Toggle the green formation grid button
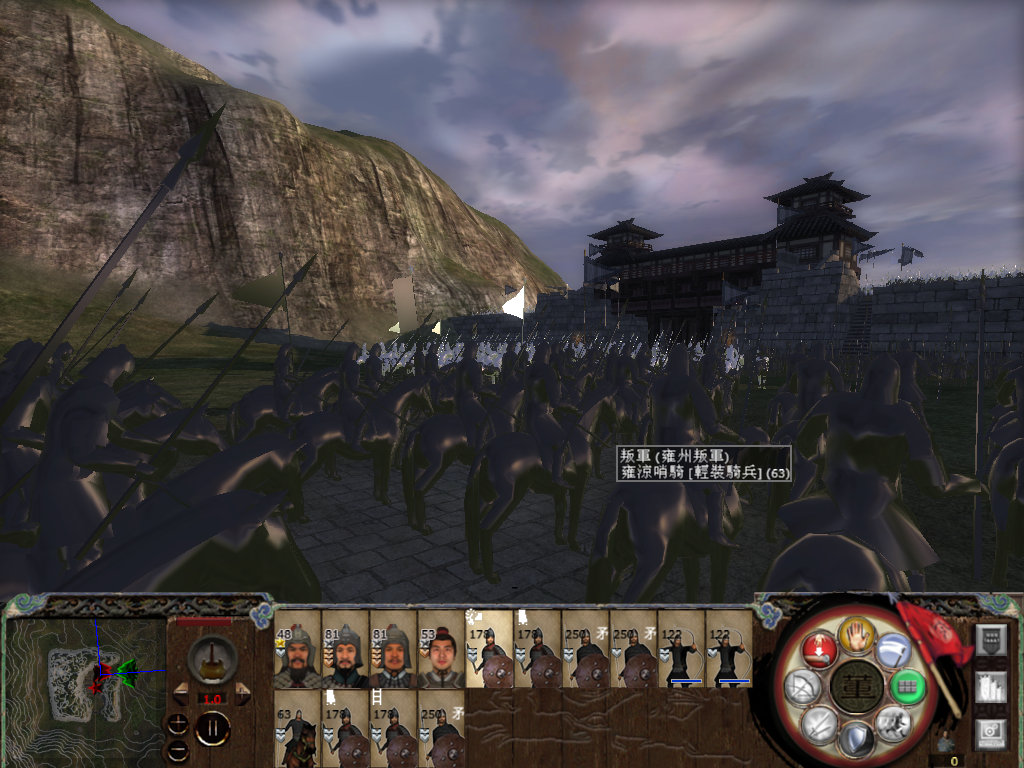The width and height of the screenshot is (1024, 768). (907, 686)
